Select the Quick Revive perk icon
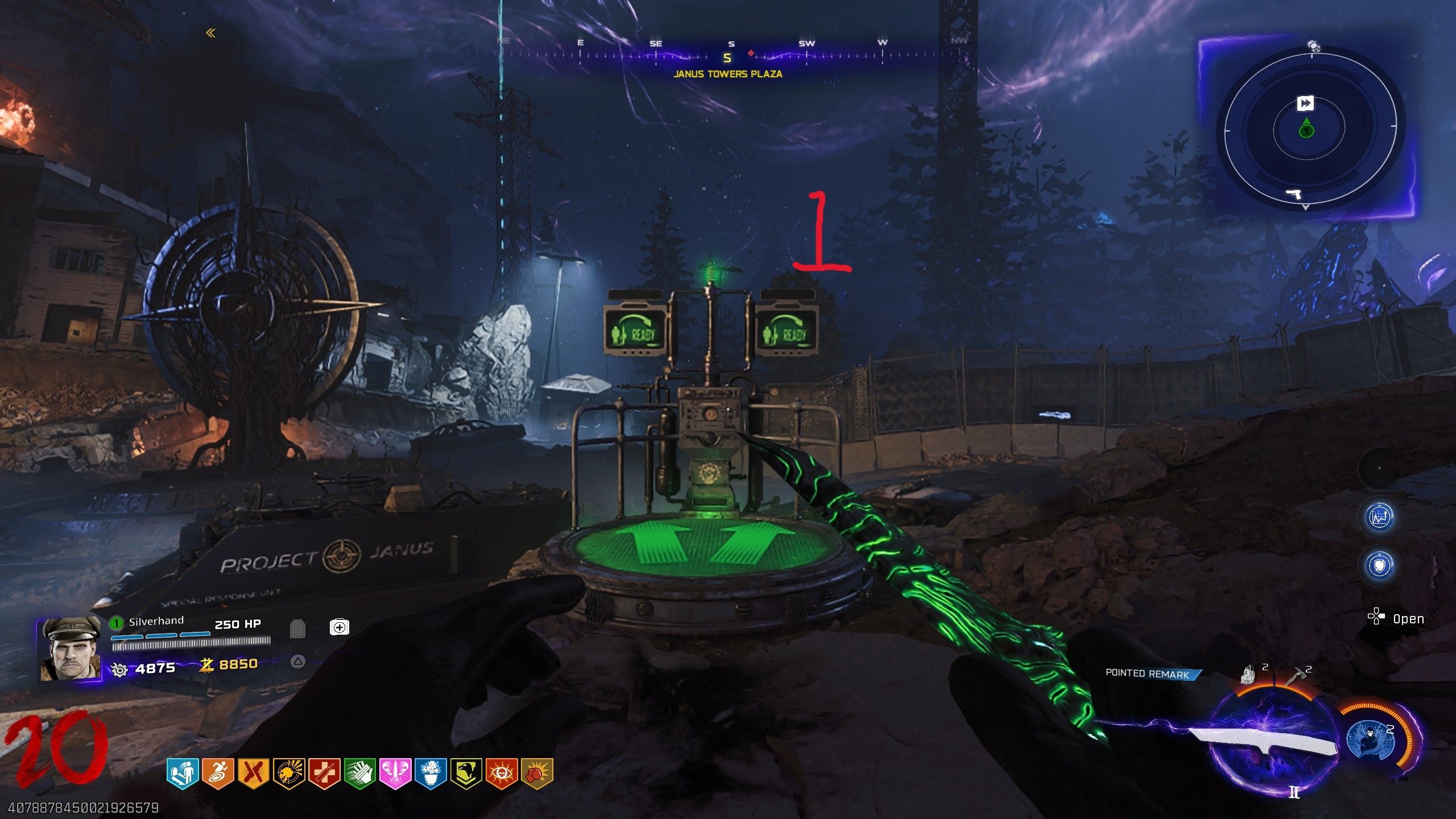 point(182,774)
